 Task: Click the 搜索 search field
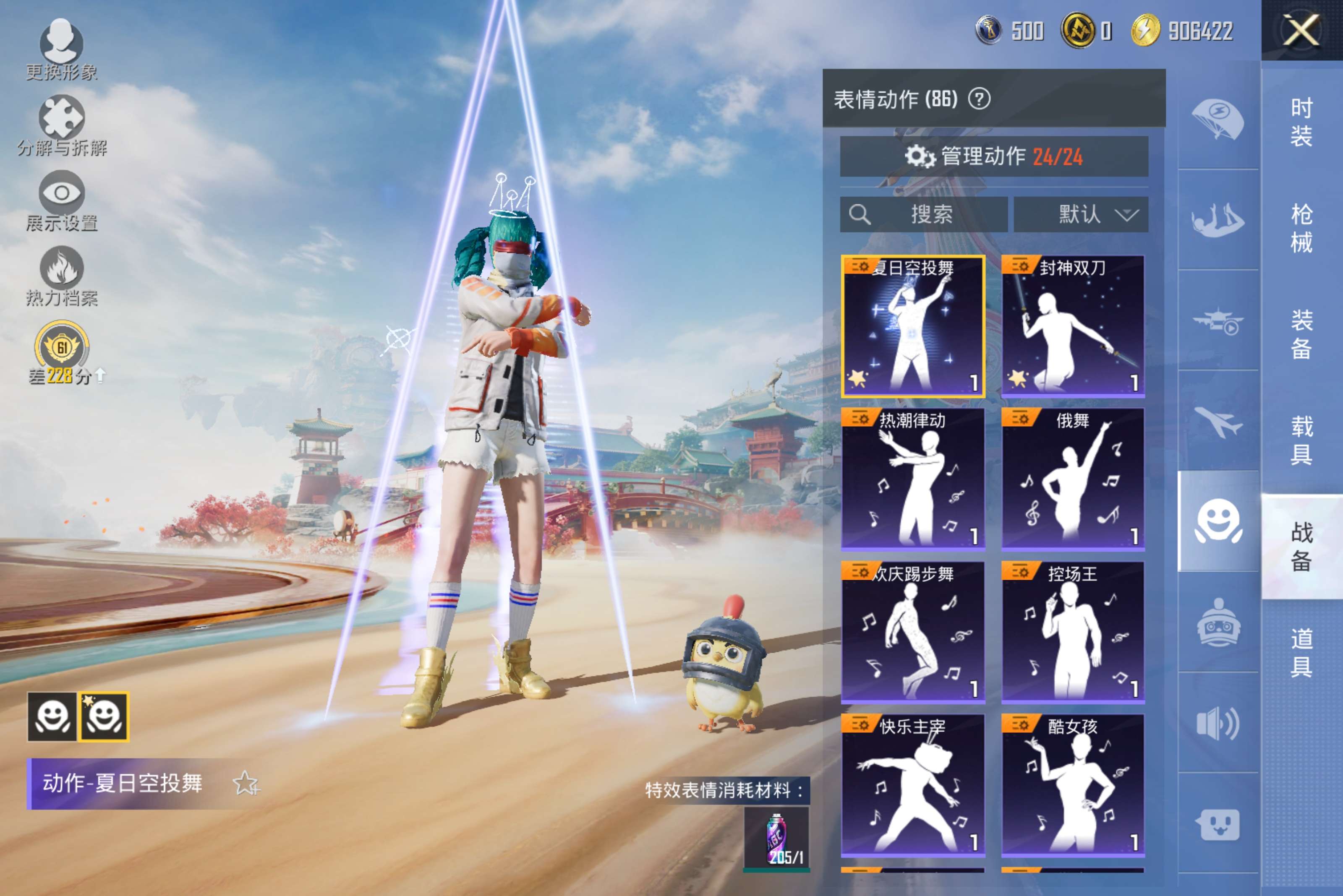[x=923, y=214]
